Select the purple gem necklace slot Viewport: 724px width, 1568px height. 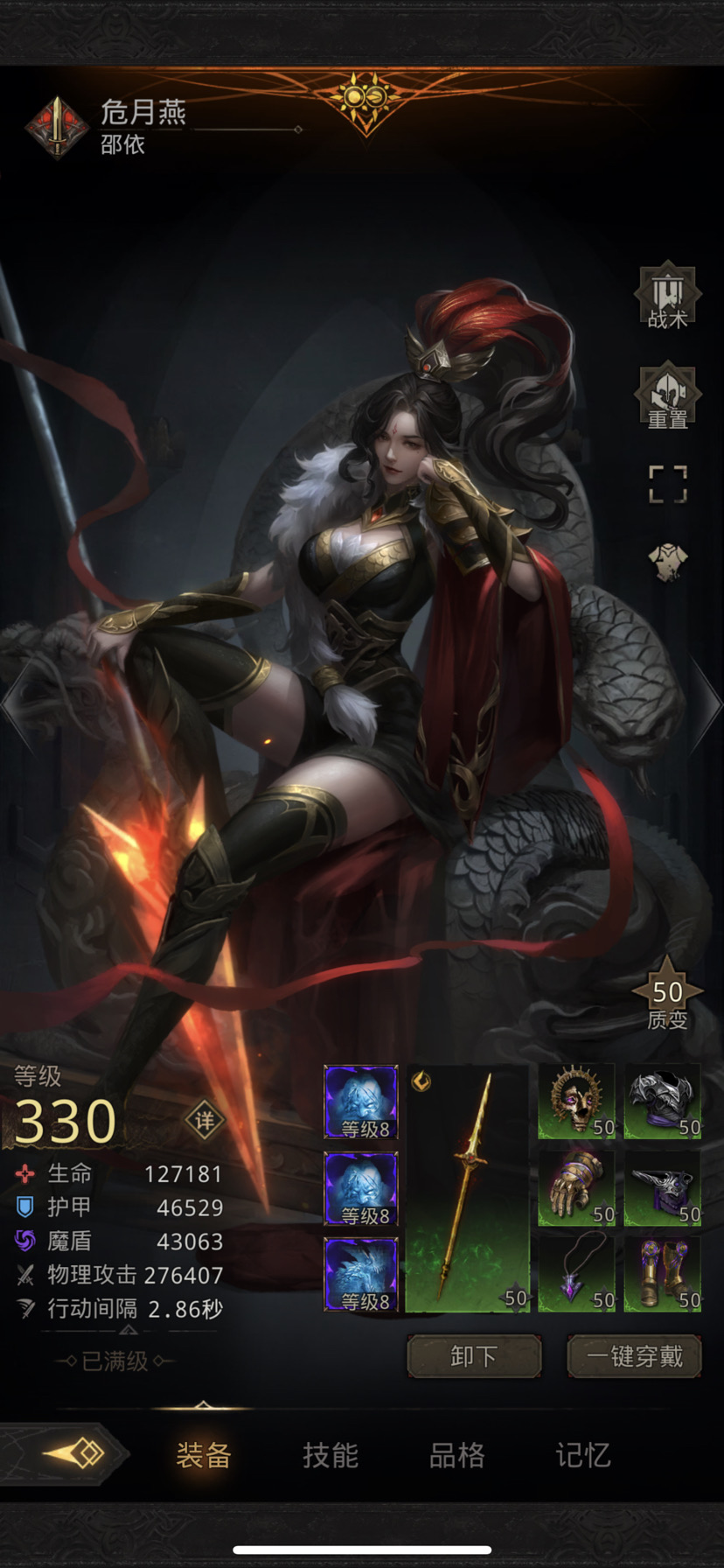click(x=576, y=1274)
